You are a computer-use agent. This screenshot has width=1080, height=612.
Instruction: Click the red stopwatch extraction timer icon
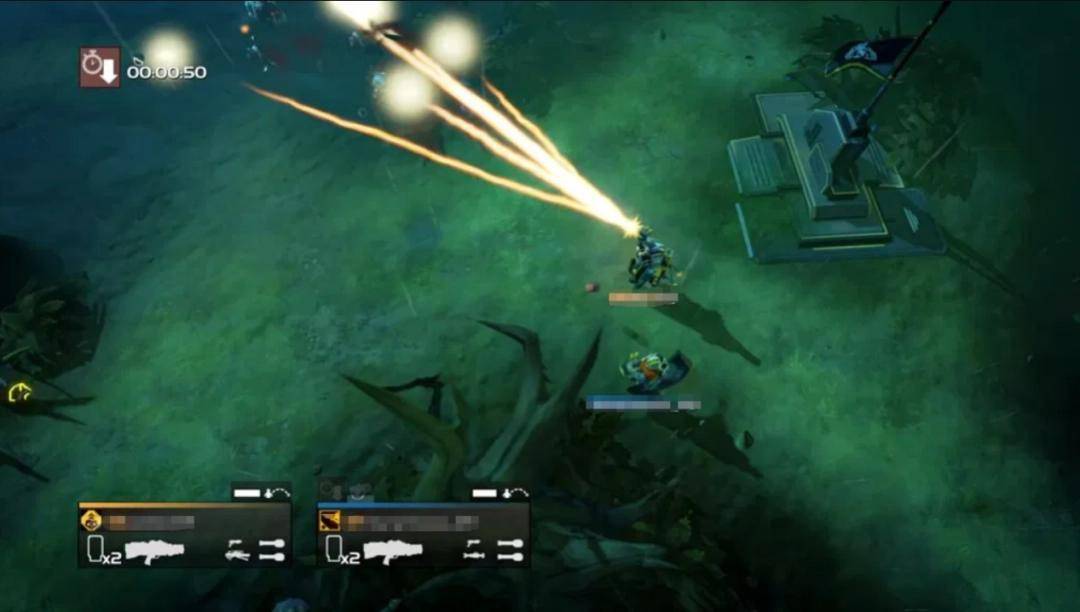[100, 67]
